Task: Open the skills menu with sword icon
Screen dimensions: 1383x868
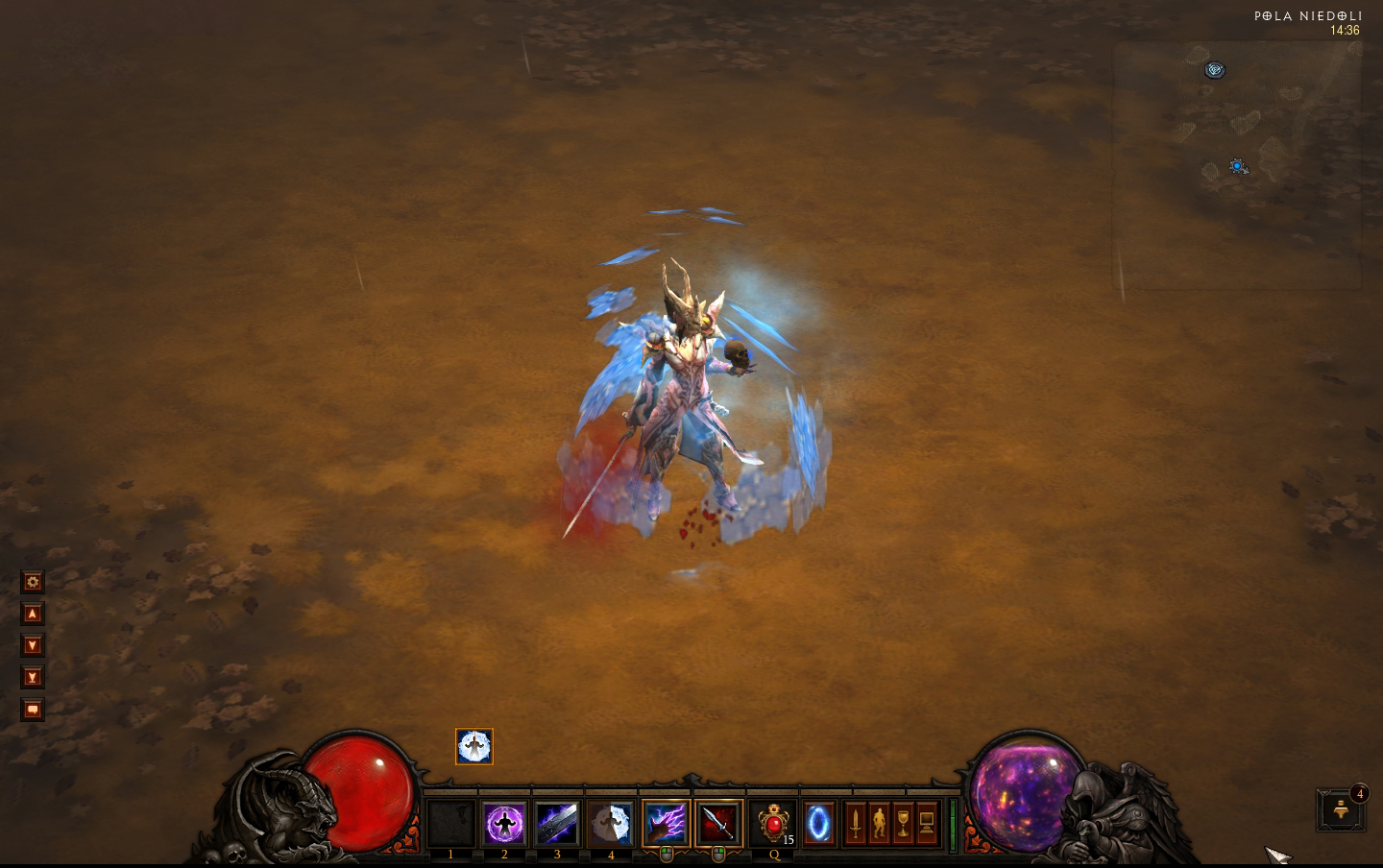Action: (x=855, y=824)
